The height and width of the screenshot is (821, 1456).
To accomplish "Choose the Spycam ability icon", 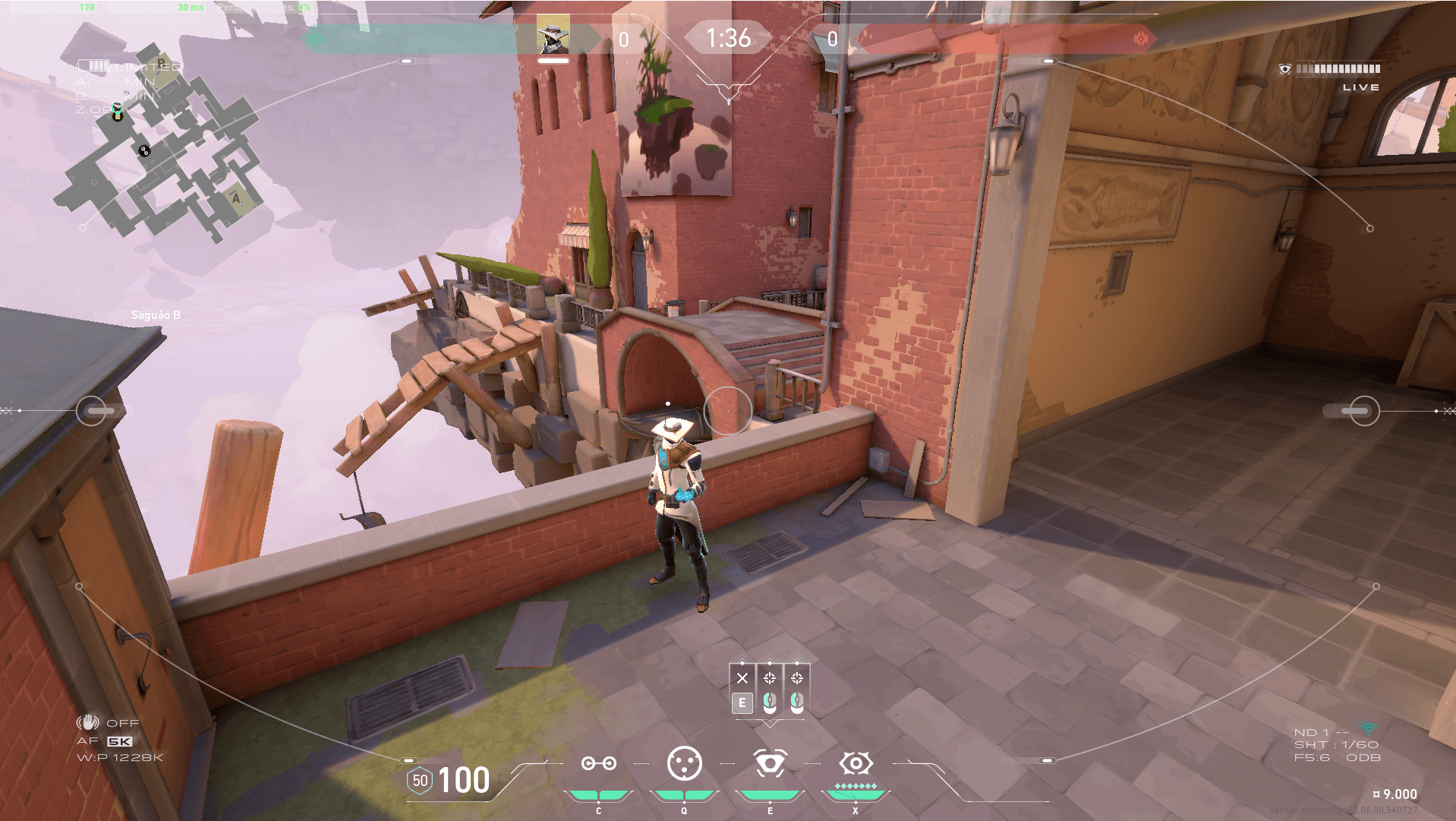I will click(x=770, y=763).
